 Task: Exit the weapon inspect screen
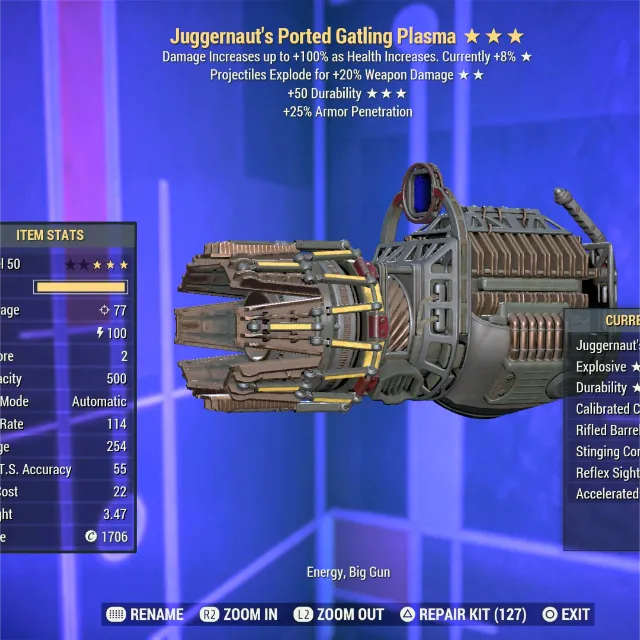(x=565, y=614)
